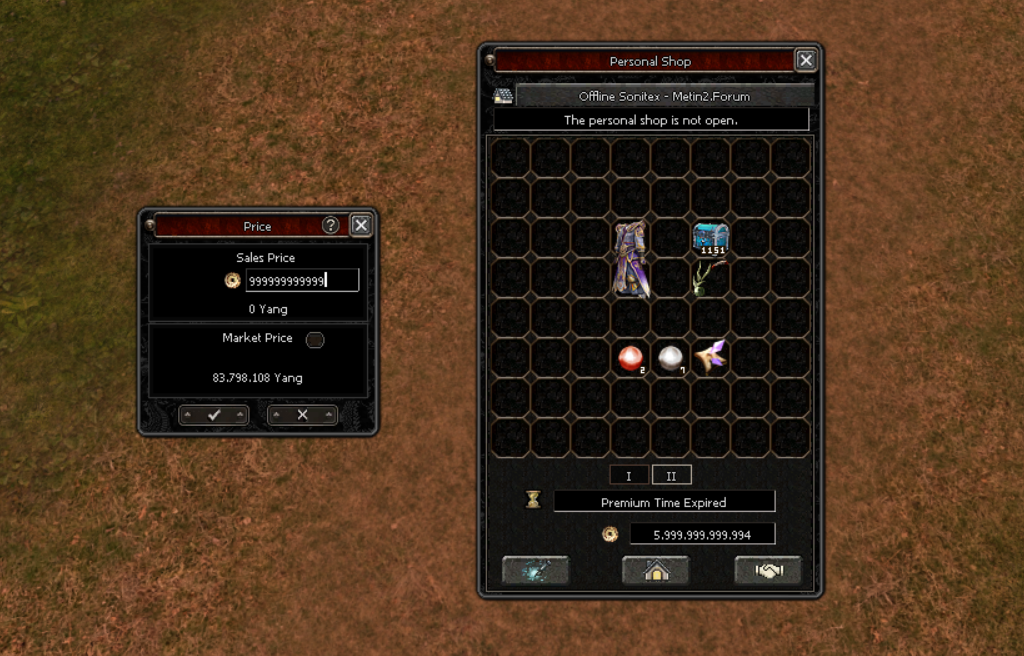Select the purple armor in the shop grid
This screenshot has height=656, width=1024.
pos(631,259)
